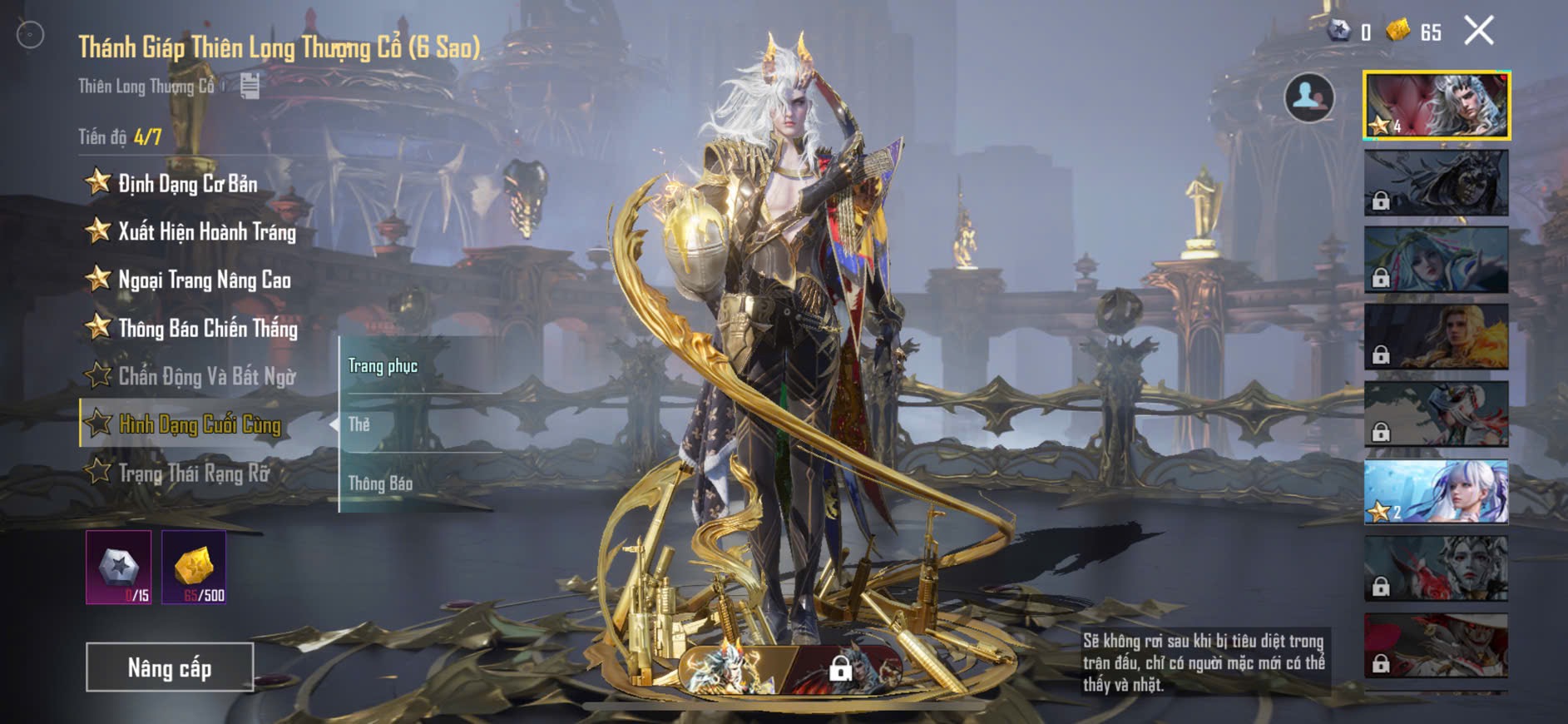Open the document icon beside the set name
The width and height of the screenshot is (1568, 724).
tap(250, 86)
